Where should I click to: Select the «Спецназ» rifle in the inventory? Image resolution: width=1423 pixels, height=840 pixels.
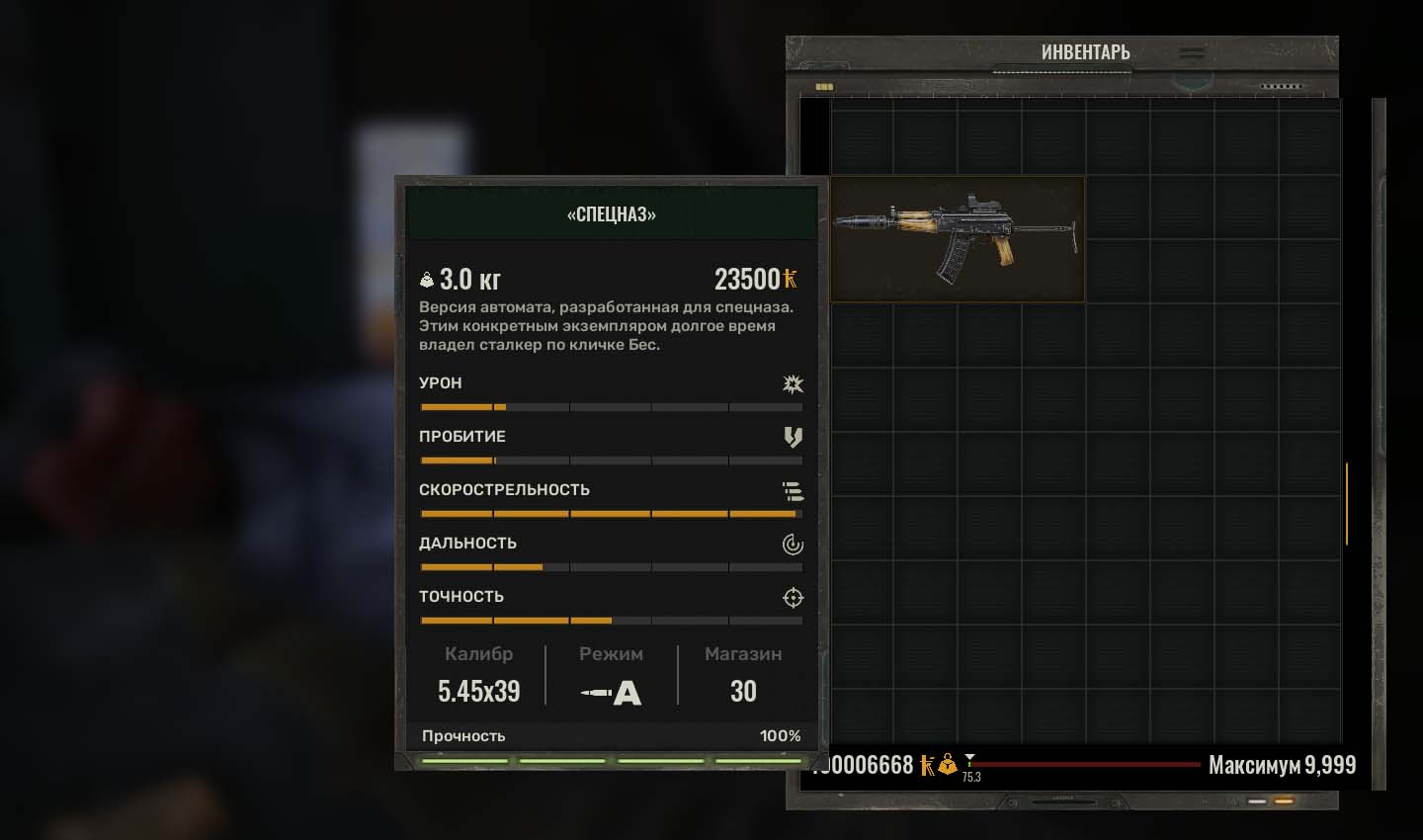(x=957, y=238)
